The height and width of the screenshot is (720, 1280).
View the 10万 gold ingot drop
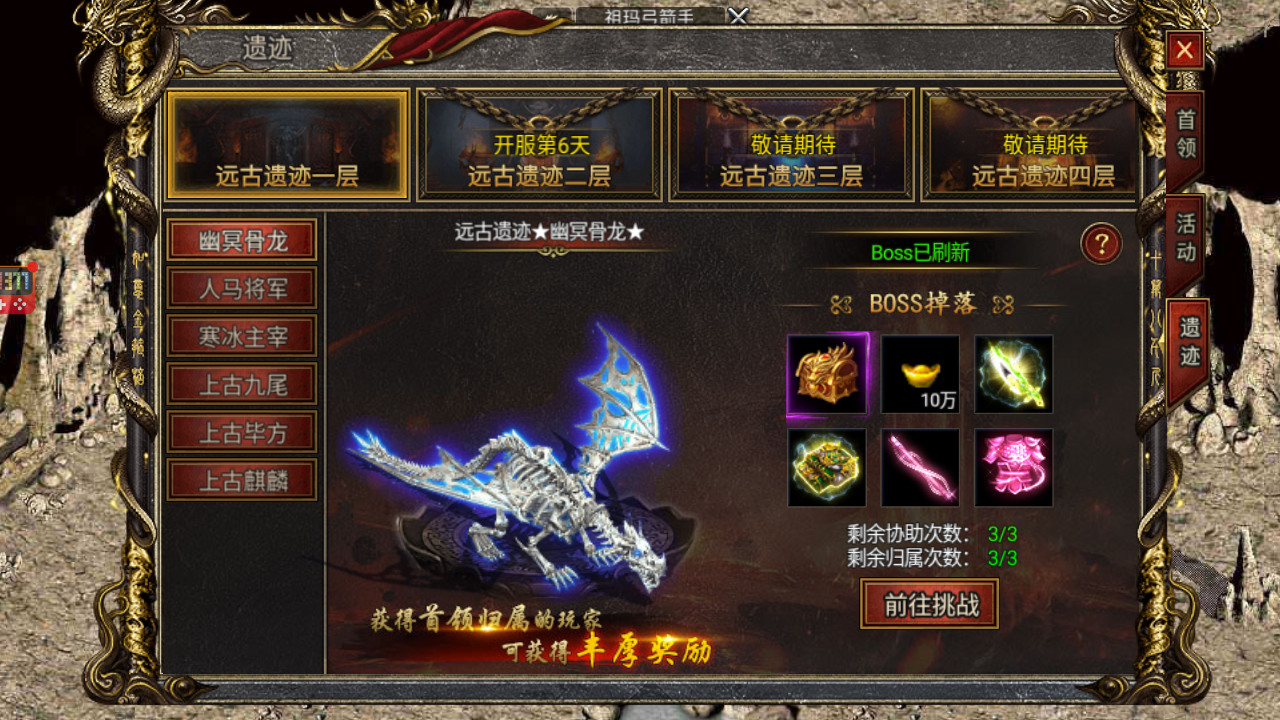pyautogui.click(x=920, y=374)
